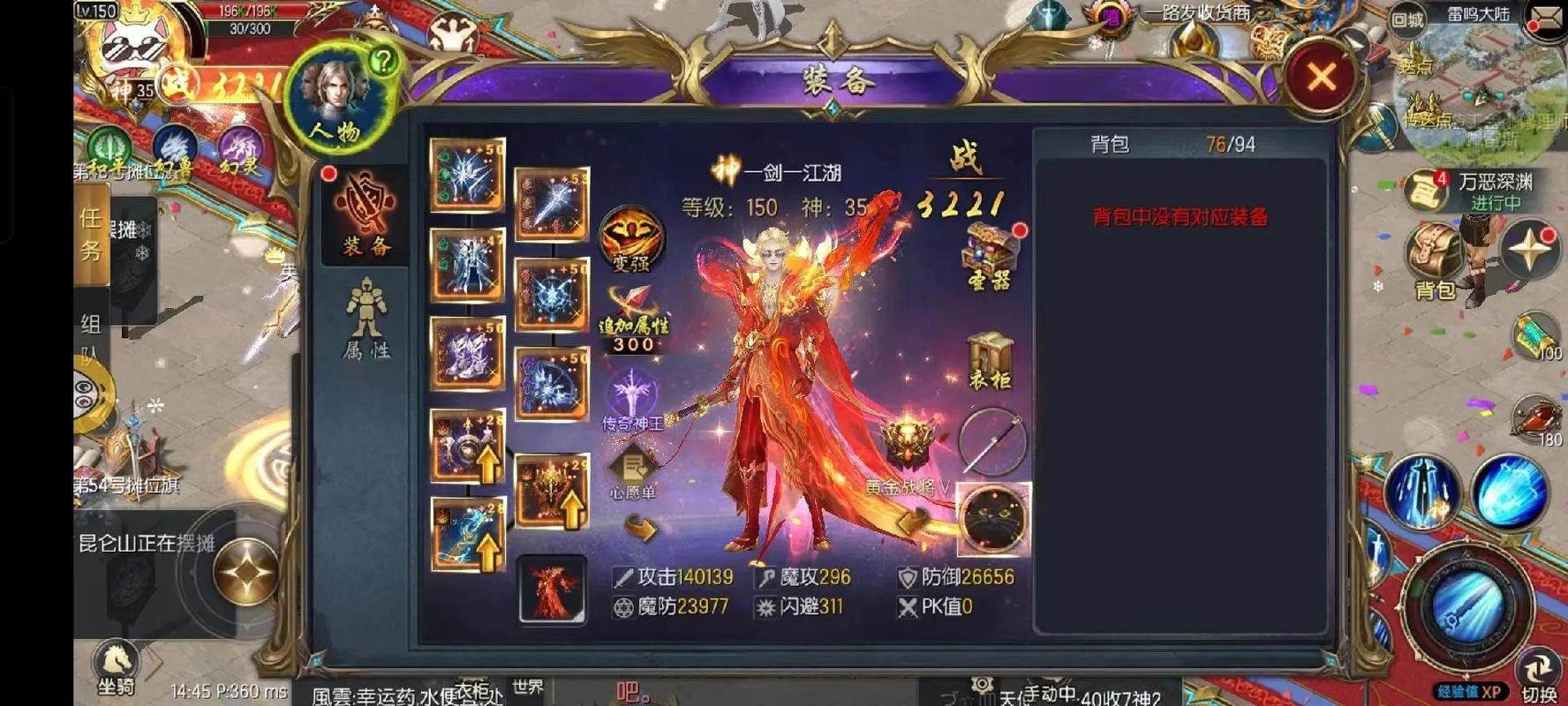This screenshot has height=706, width=1568.
Task: Open the green question mark help icon
Action: pyautogui.click(x=381, y=62)
